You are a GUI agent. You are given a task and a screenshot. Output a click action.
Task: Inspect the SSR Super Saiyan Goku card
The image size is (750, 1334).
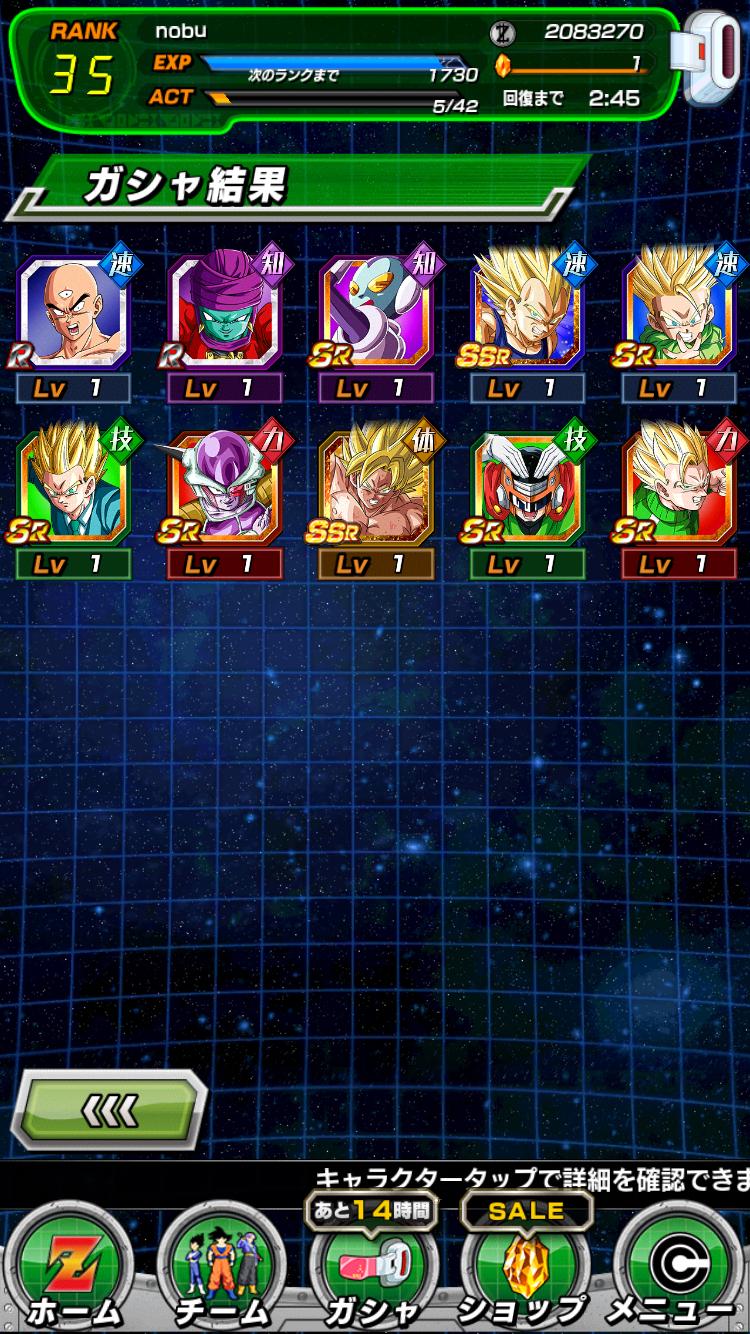376,489
